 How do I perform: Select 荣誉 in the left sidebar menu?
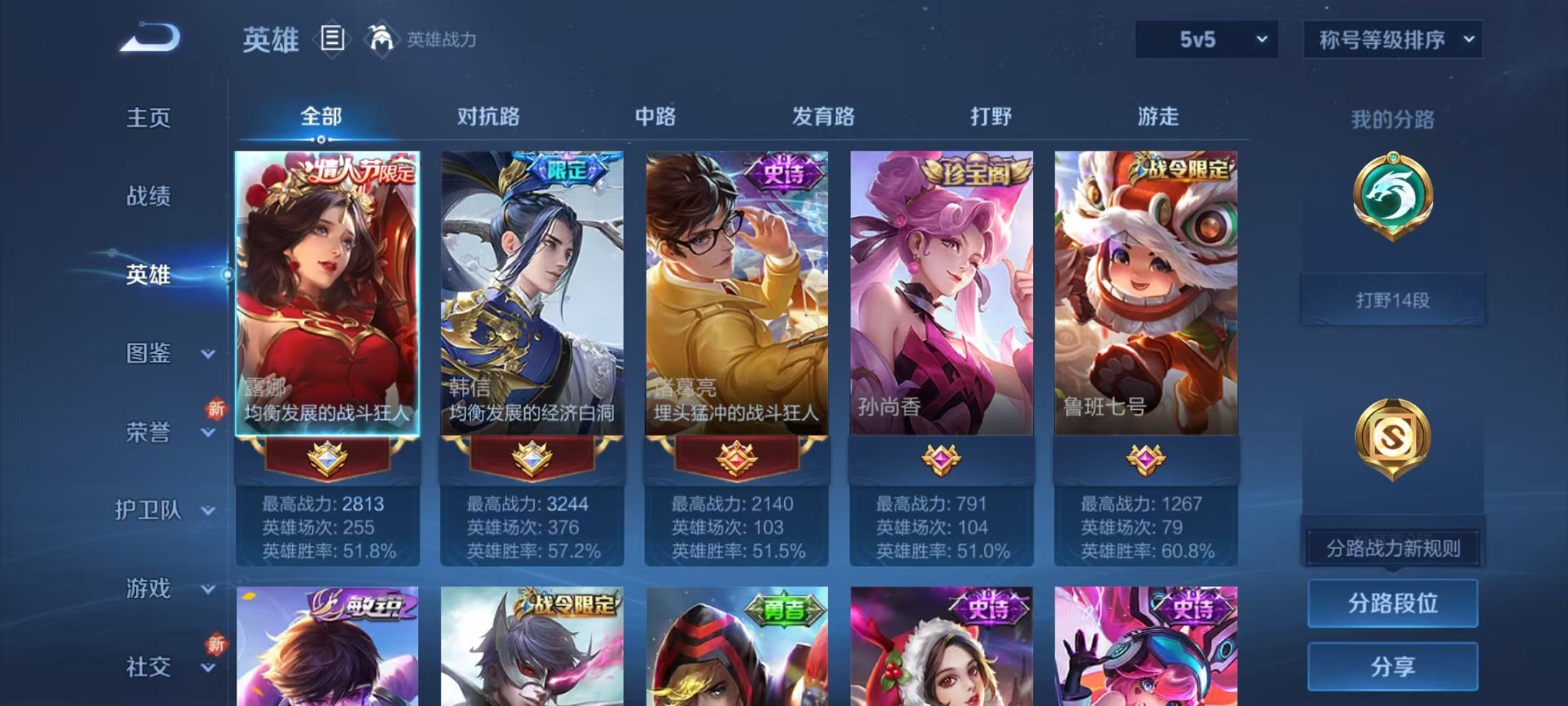coord(148,432)
